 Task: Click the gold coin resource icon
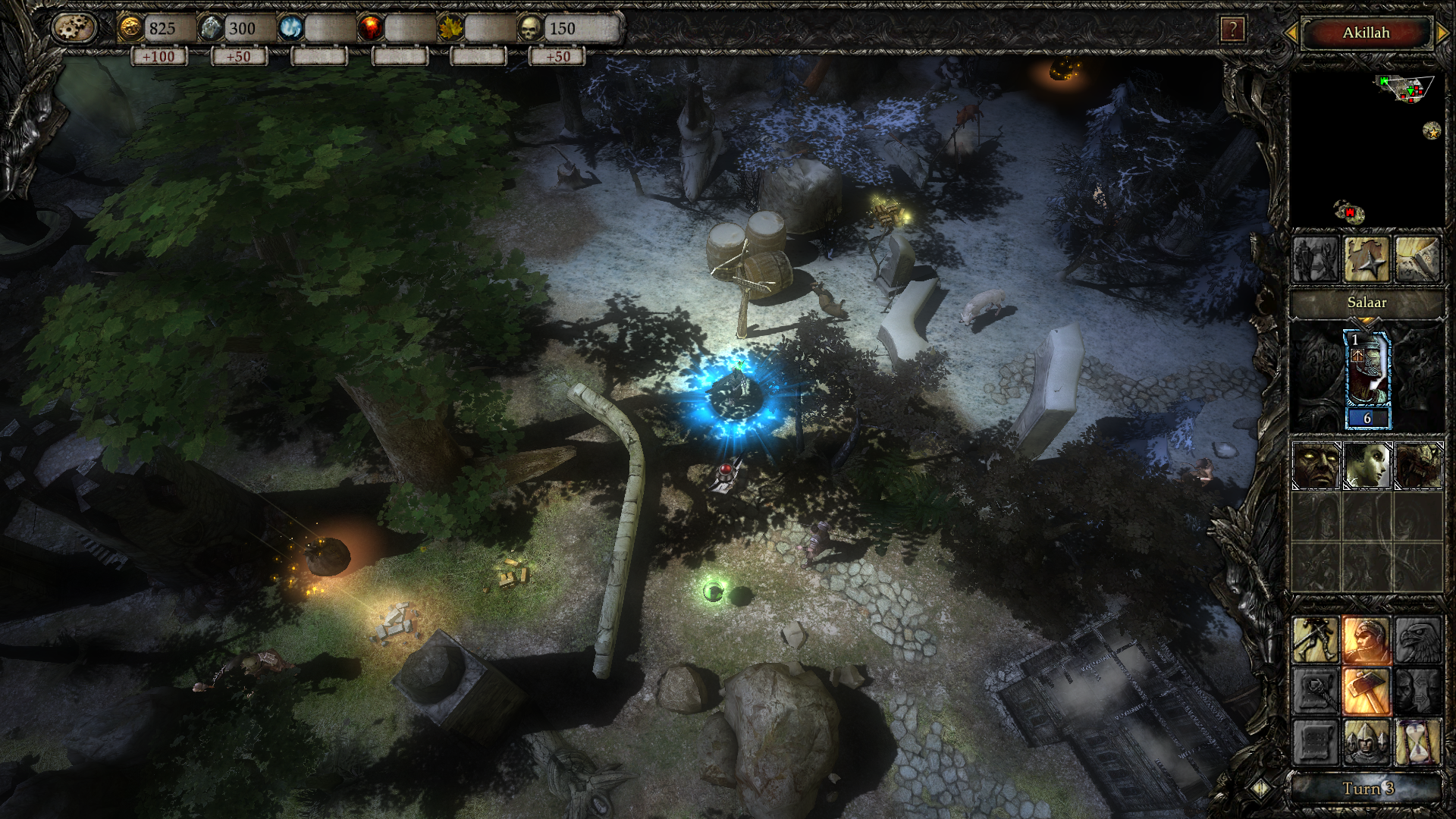pos(130,29)
